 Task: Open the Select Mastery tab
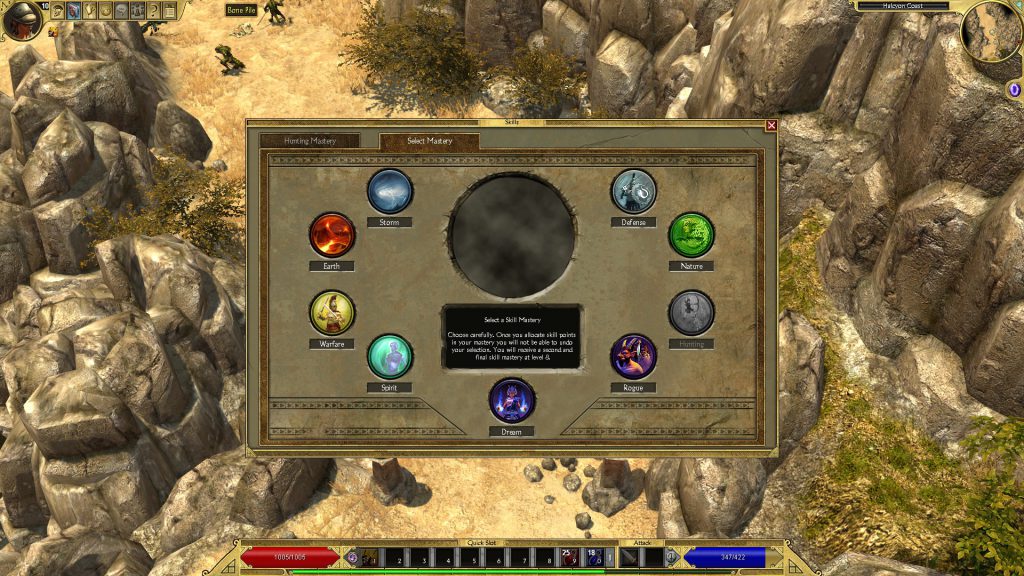pyautogui.click(x=429, y=141)
